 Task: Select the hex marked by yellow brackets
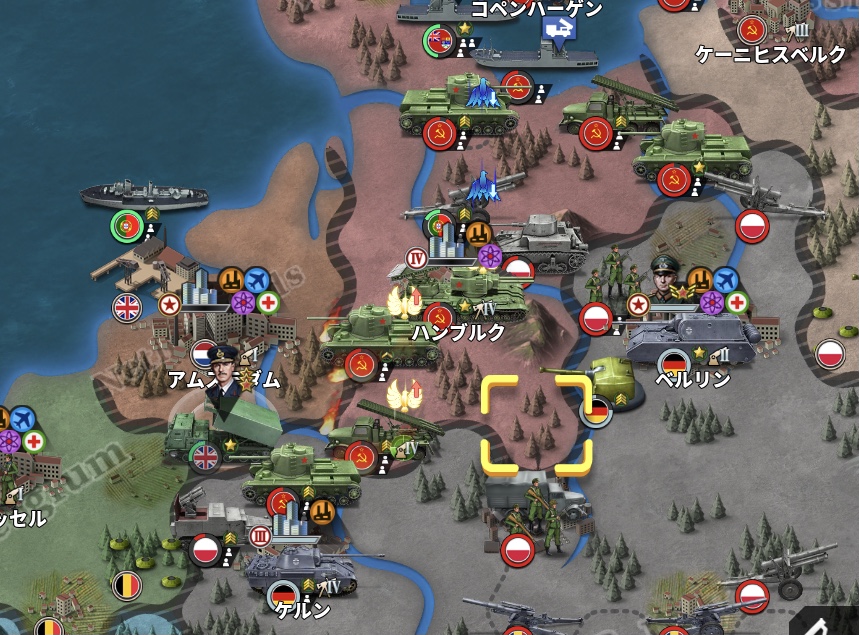536,424
